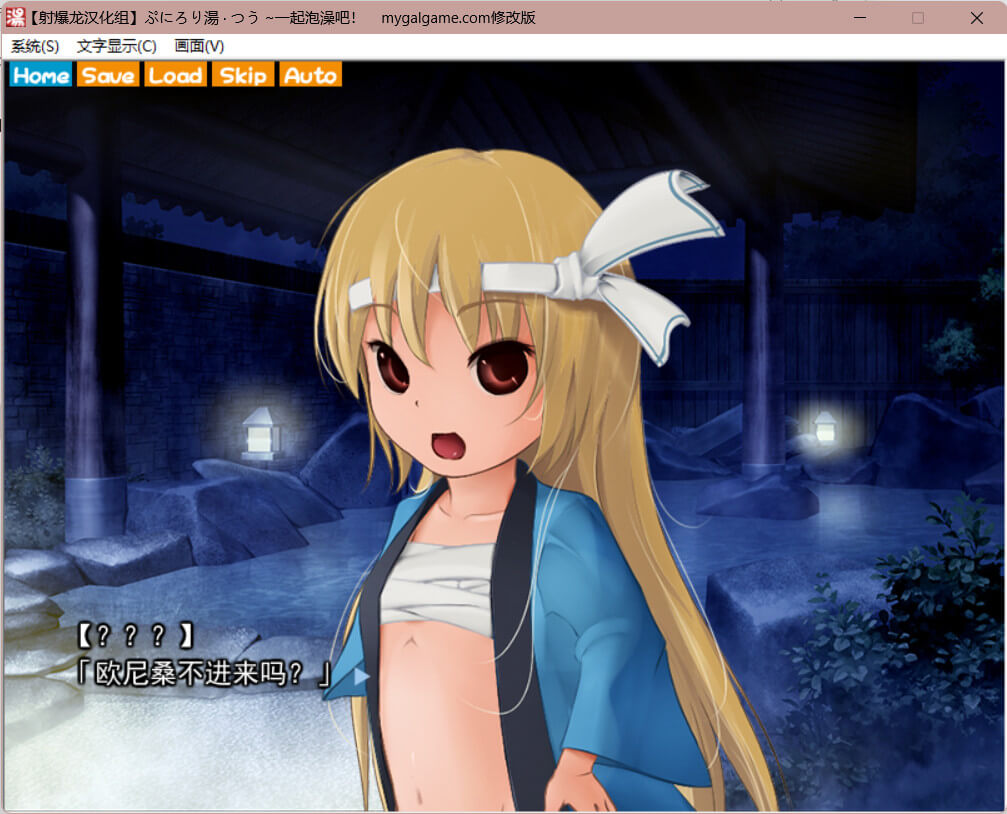Open the 画面(V) menu

(x=199, y=46)
